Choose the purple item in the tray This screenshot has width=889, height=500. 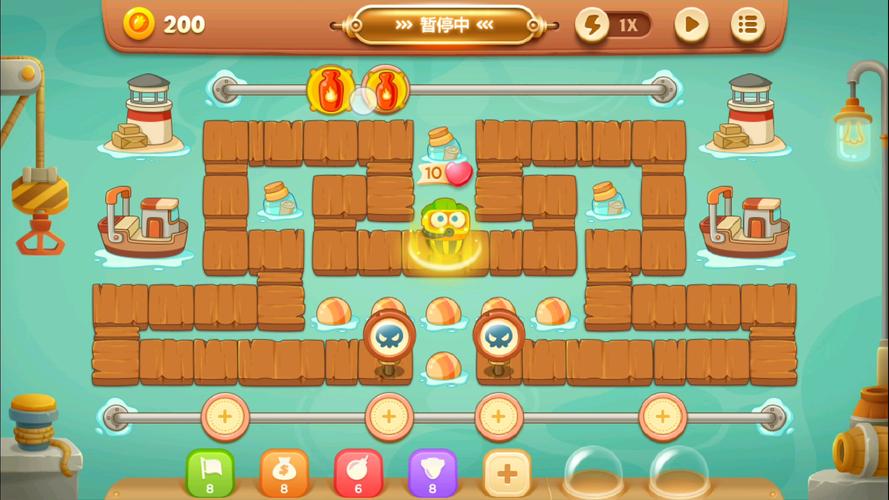[x=432, y=472]
